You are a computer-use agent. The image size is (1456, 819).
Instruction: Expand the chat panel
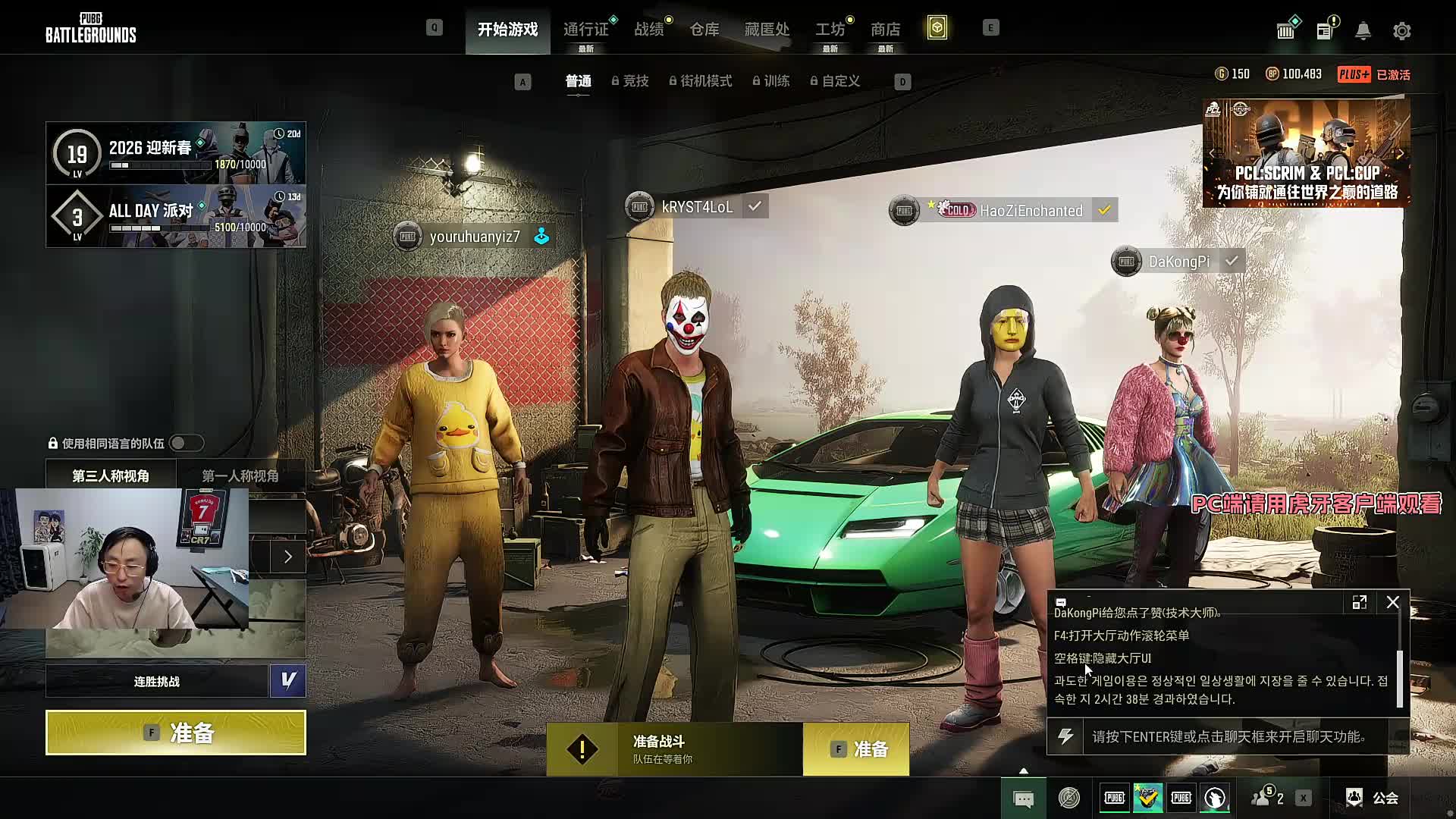point(1359,602)
